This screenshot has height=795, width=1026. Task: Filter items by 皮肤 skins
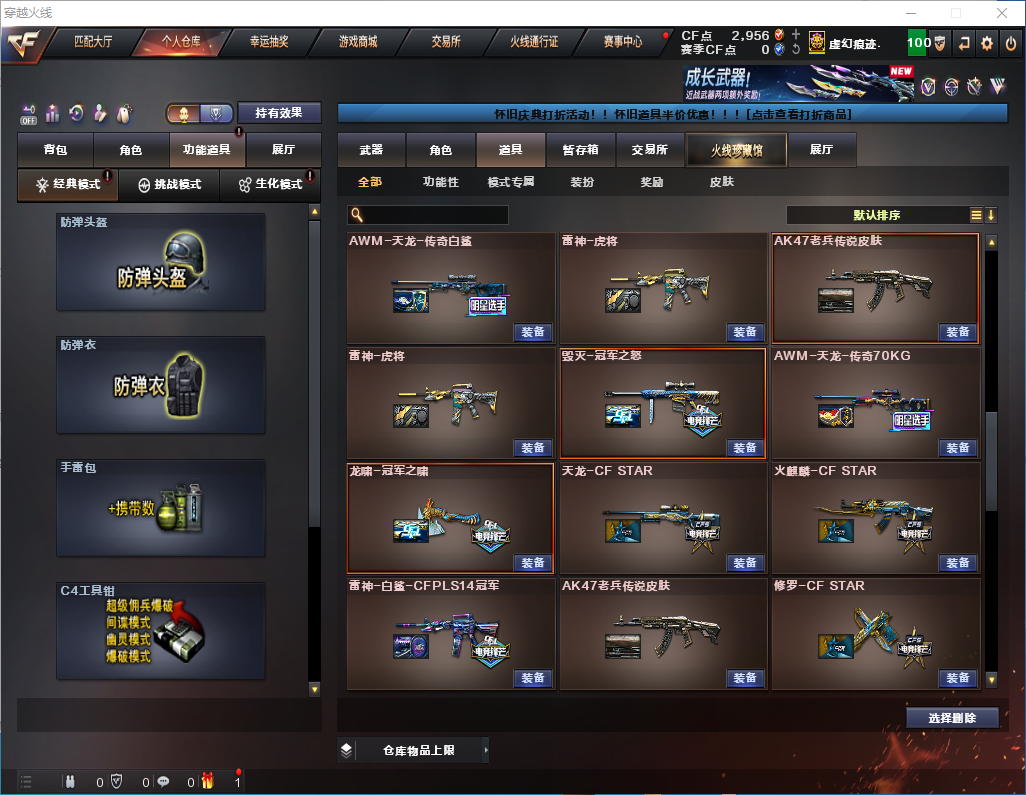pos(721,182)
